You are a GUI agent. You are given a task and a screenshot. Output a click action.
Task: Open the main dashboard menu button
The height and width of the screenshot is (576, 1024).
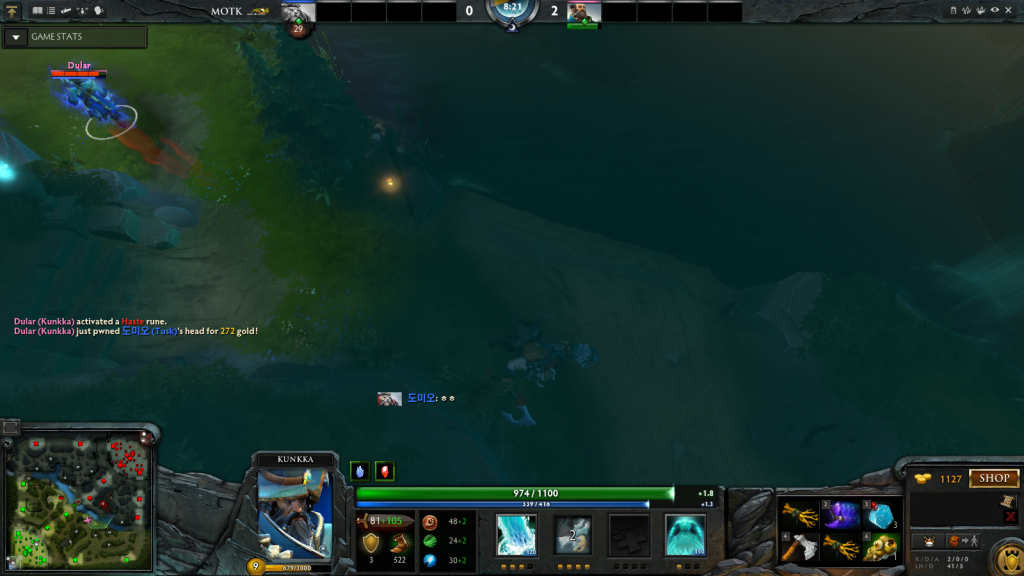click(11, 10)
